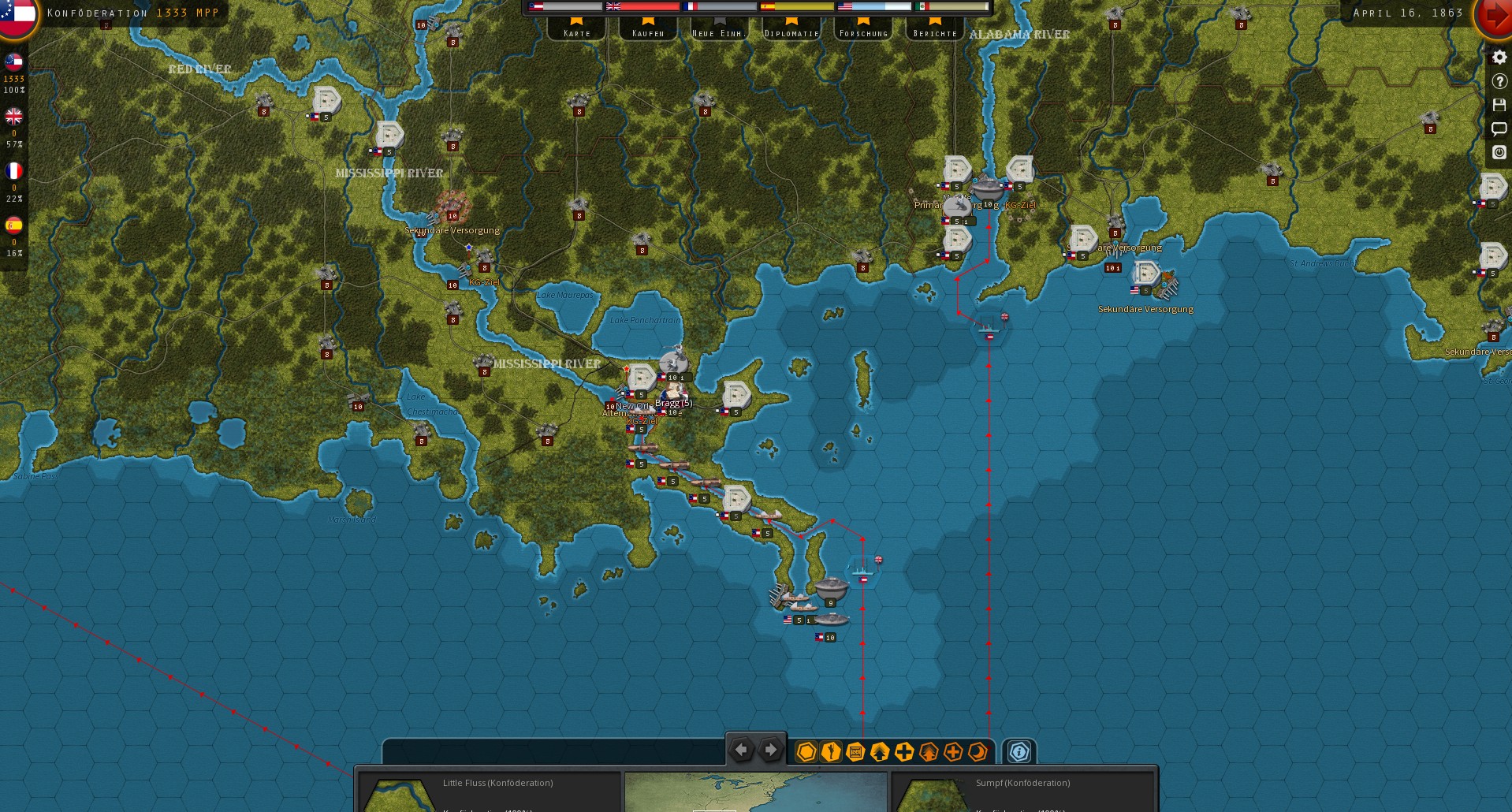Open the Diplomatie menu
The image size is (1512, 812).
point(791,33)
